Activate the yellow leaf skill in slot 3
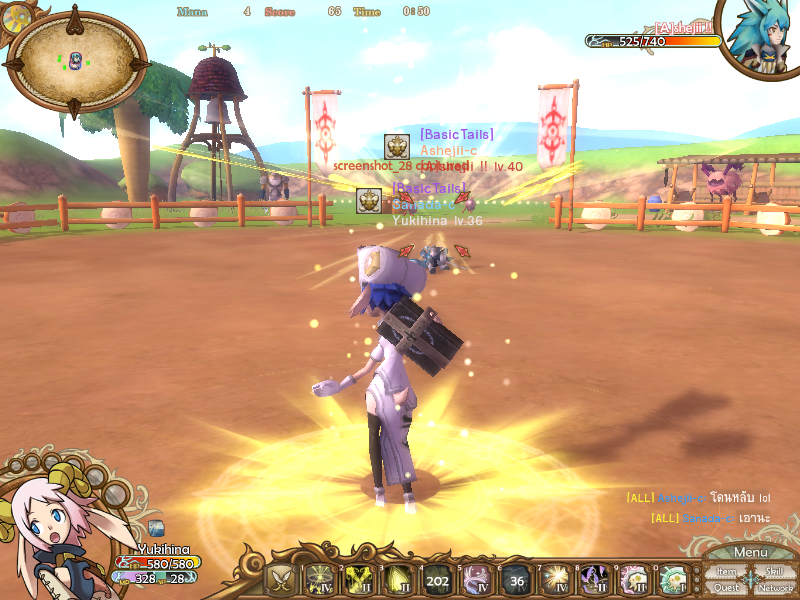 coord(398,580)
